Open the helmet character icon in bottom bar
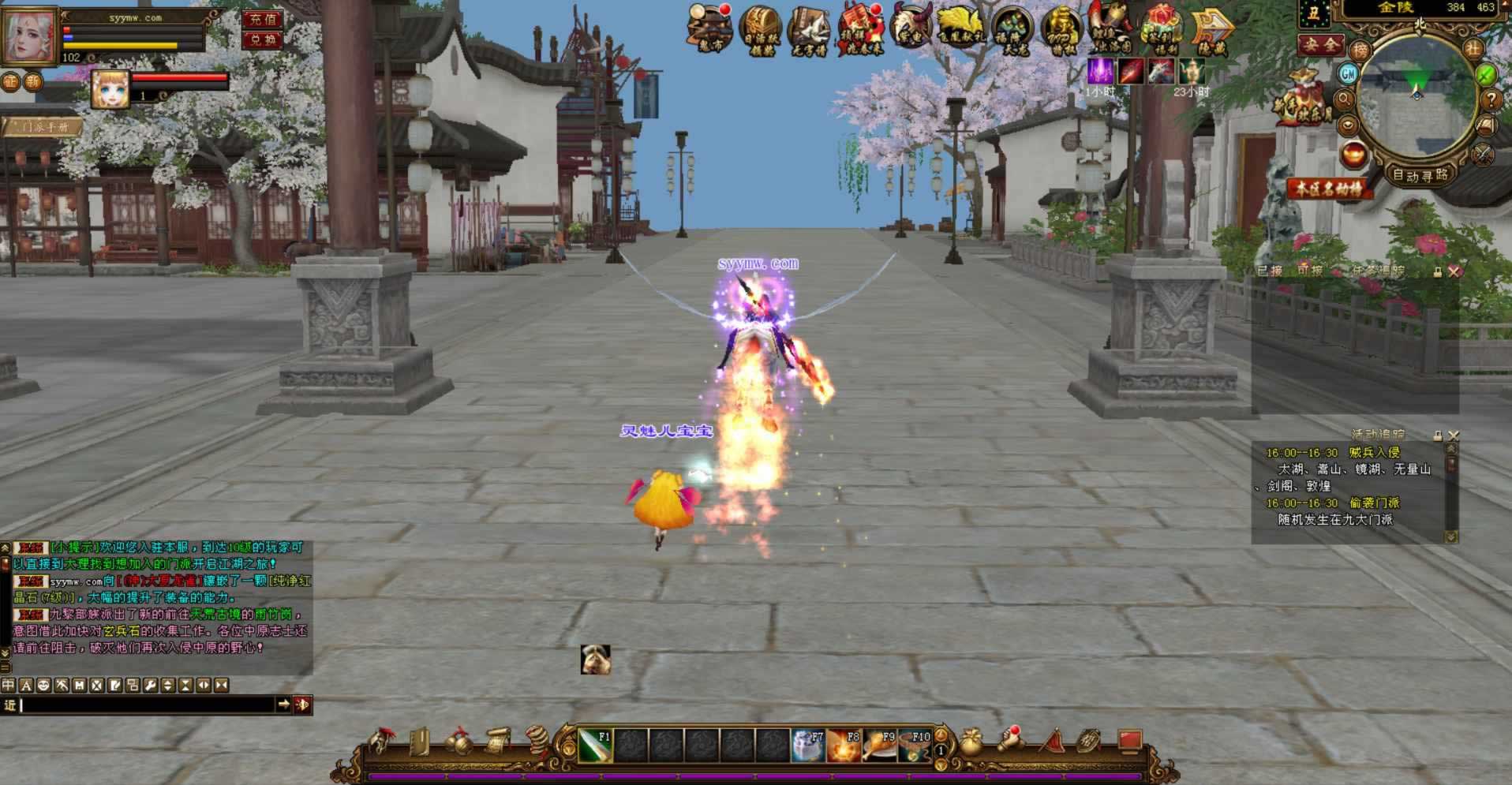Image resolution: width=1512 pixels, height=785 pixels. pyautogui.click(x=382, y=742)
